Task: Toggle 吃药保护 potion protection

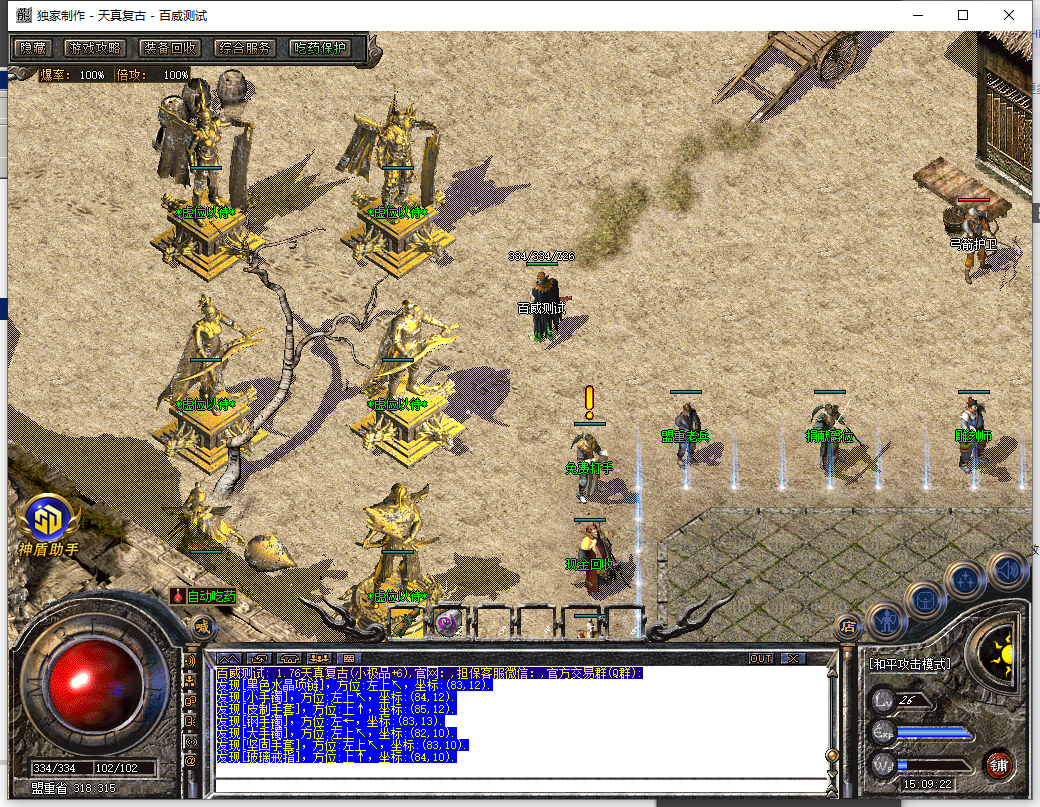Action: point(320,47)
